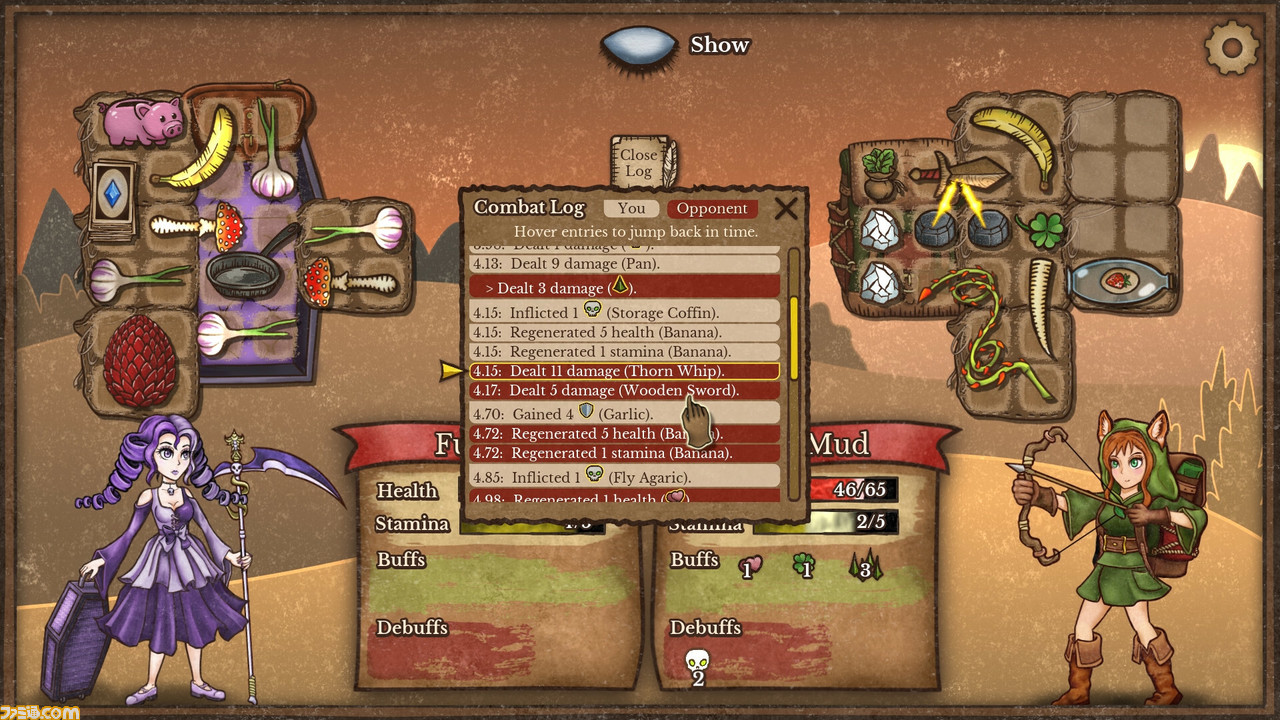Choose the Wooden Sword 5 damage entry
Screen dimensions: 1280x720
click(624, 391)
